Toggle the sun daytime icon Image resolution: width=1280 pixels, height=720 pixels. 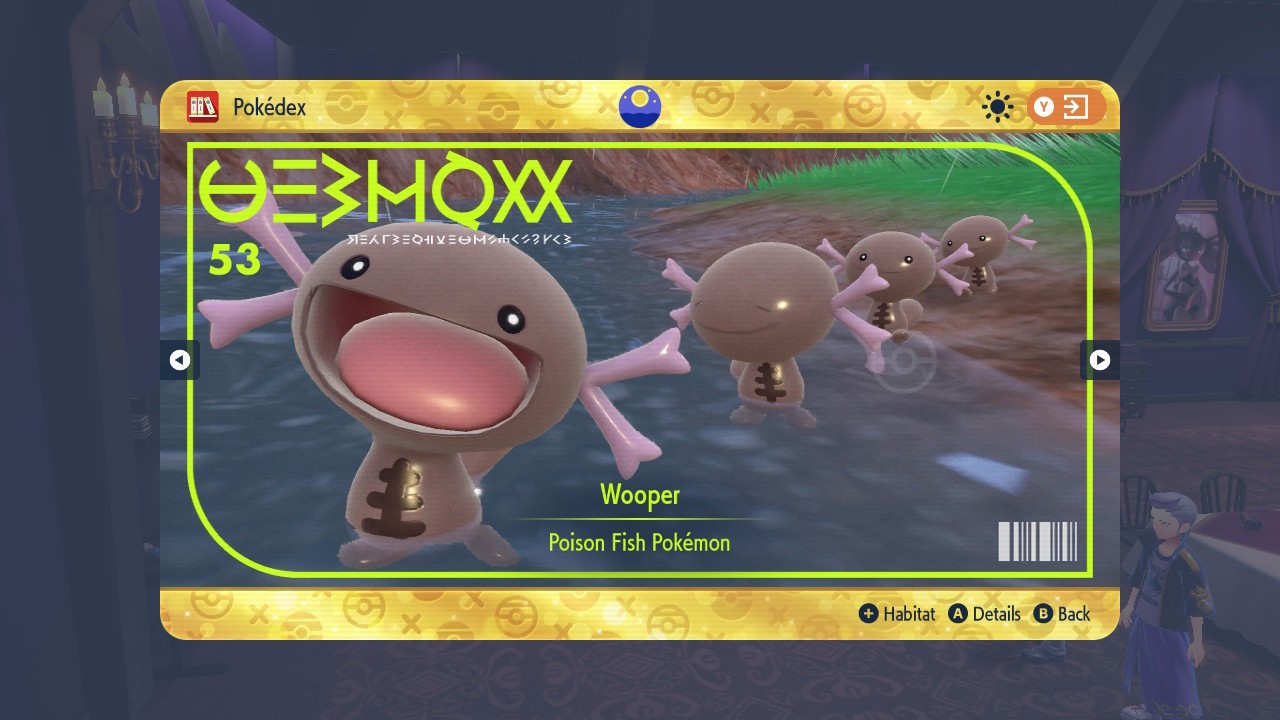coord(997,107)
